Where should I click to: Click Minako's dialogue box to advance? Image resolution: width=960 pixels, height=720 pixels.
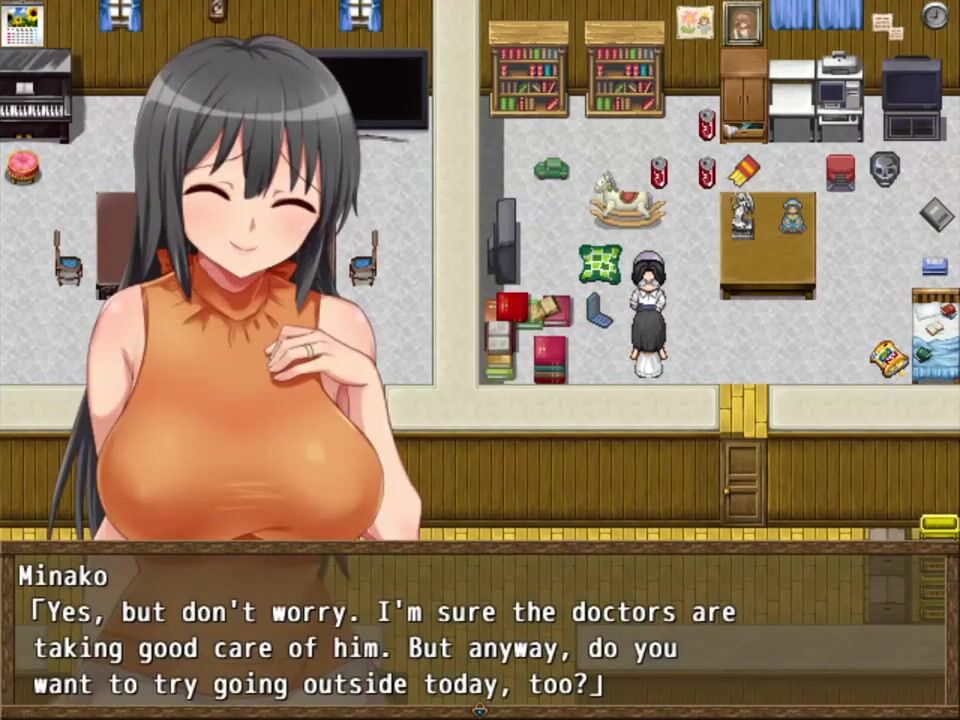click(x=478, y=630)
